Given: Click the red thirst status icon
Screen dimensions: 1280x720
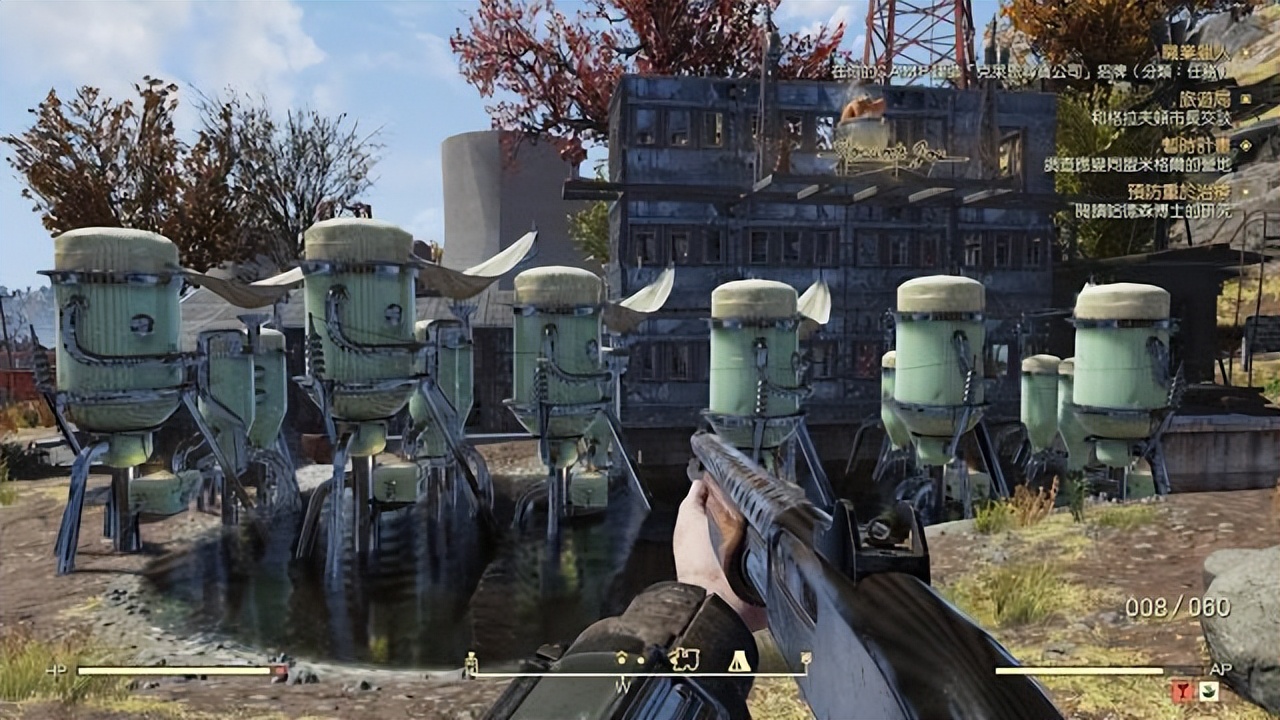Looking at the screenshot, I should [1182, 690].
